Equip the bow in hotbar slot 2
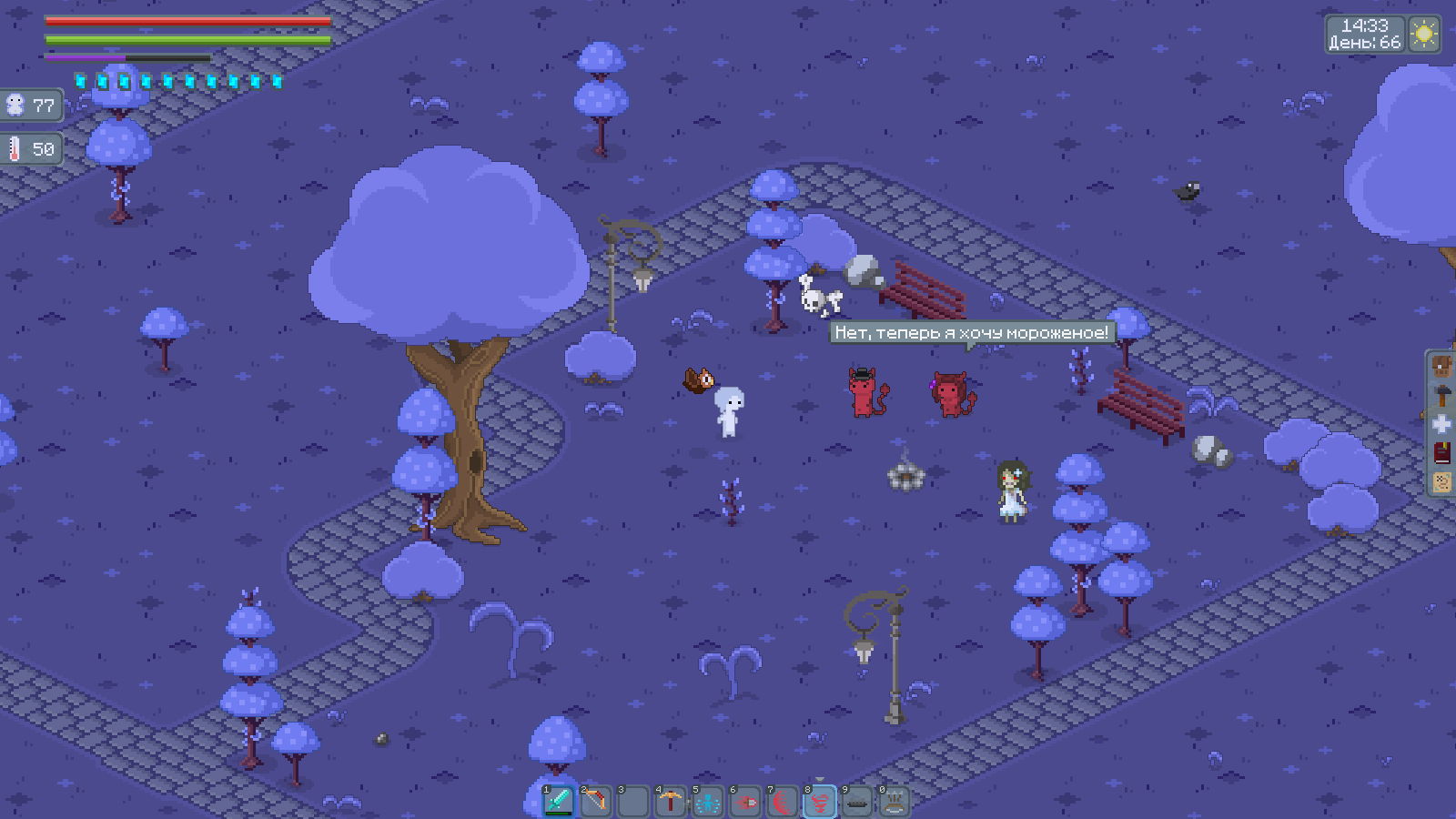 596,802
